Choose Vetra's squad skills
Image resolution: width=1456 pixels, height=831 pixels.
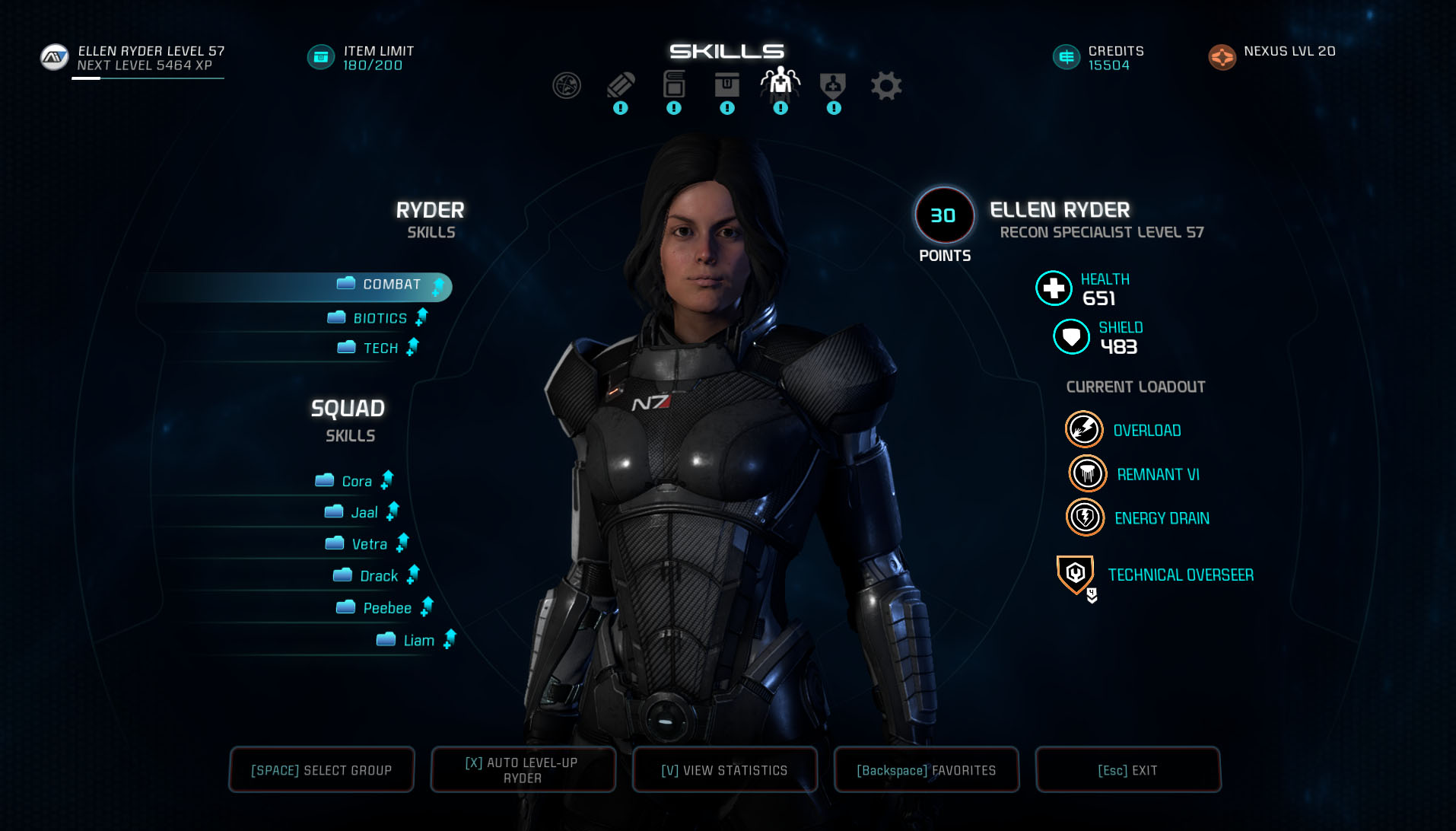(369, 544)
